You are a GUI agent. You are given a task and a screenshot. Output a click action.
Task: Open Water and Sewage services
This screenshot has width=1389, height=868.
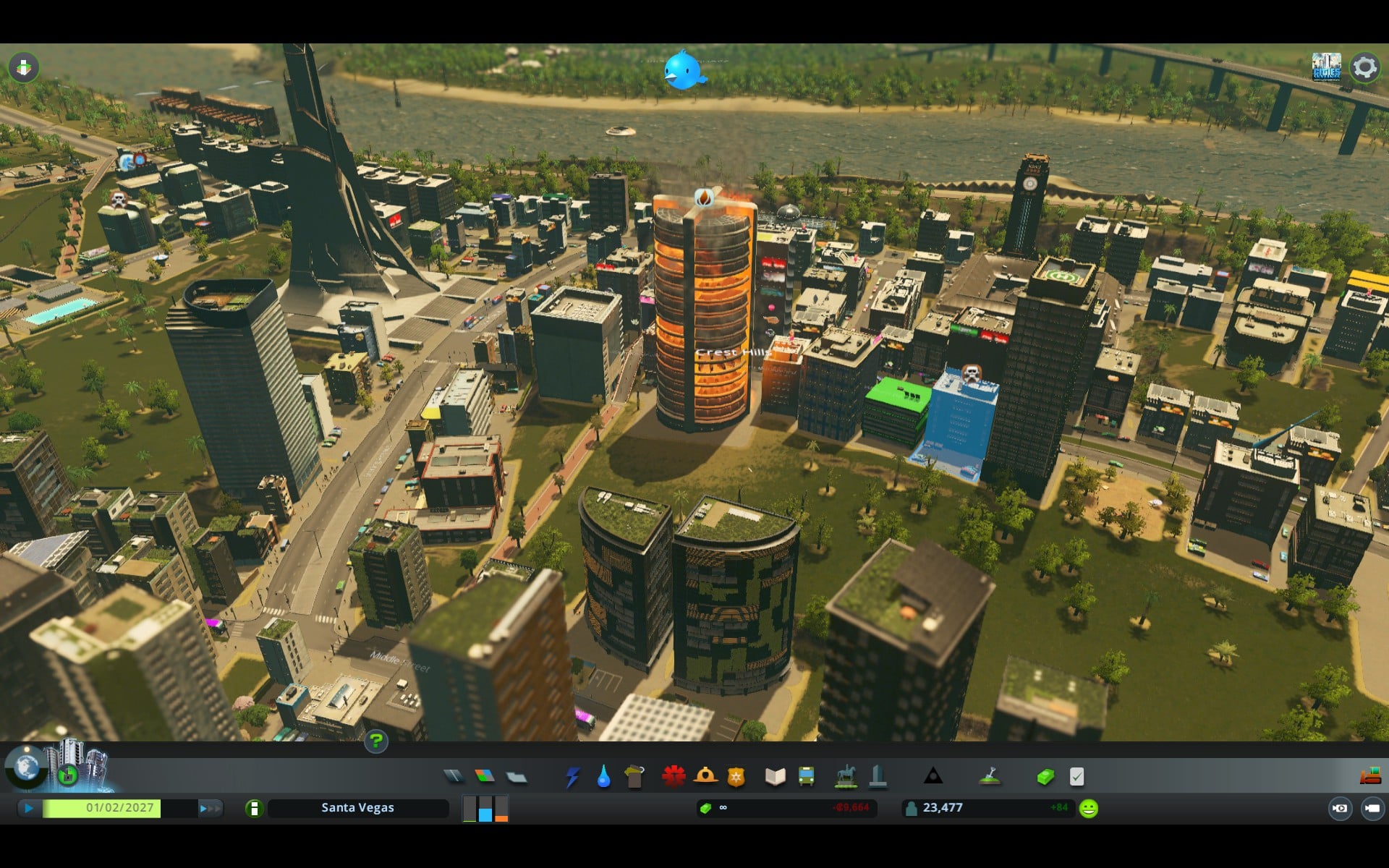pyautogui.click(x=603, y=777)
